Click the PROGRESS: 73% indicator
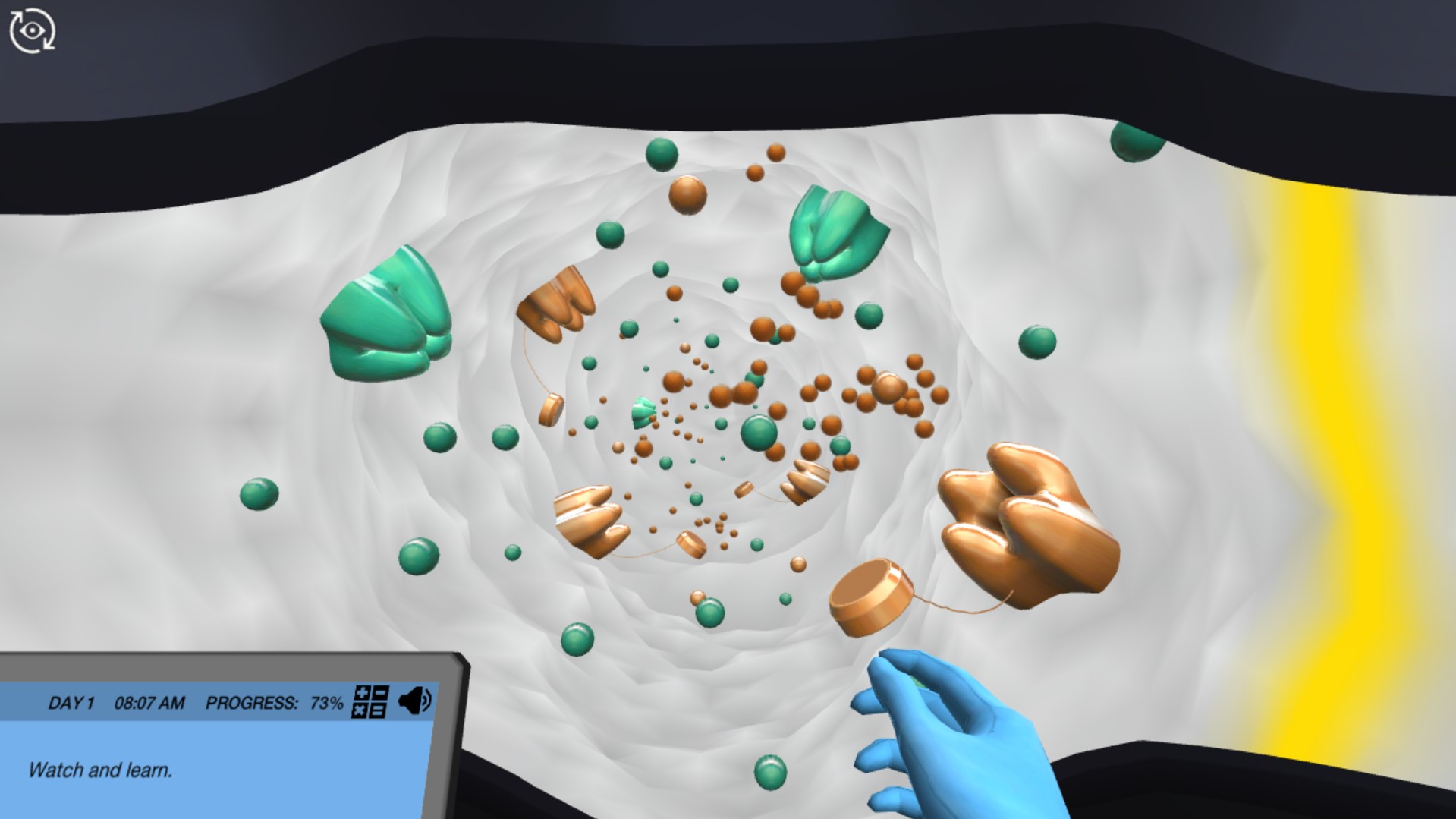Image resolution: width=1456 pixels, height=819 pixels. 271,703
